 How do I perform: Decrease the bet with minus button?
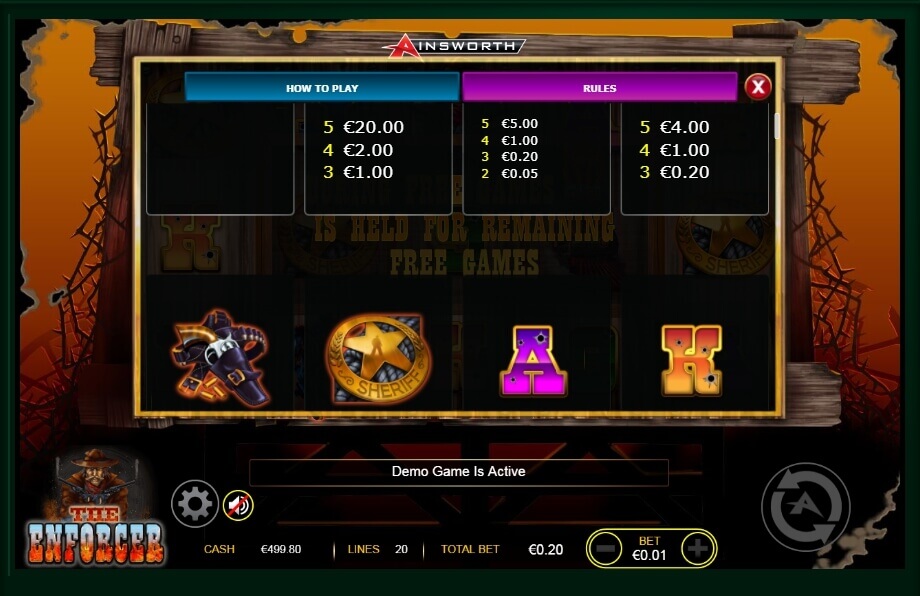[605, 548]
